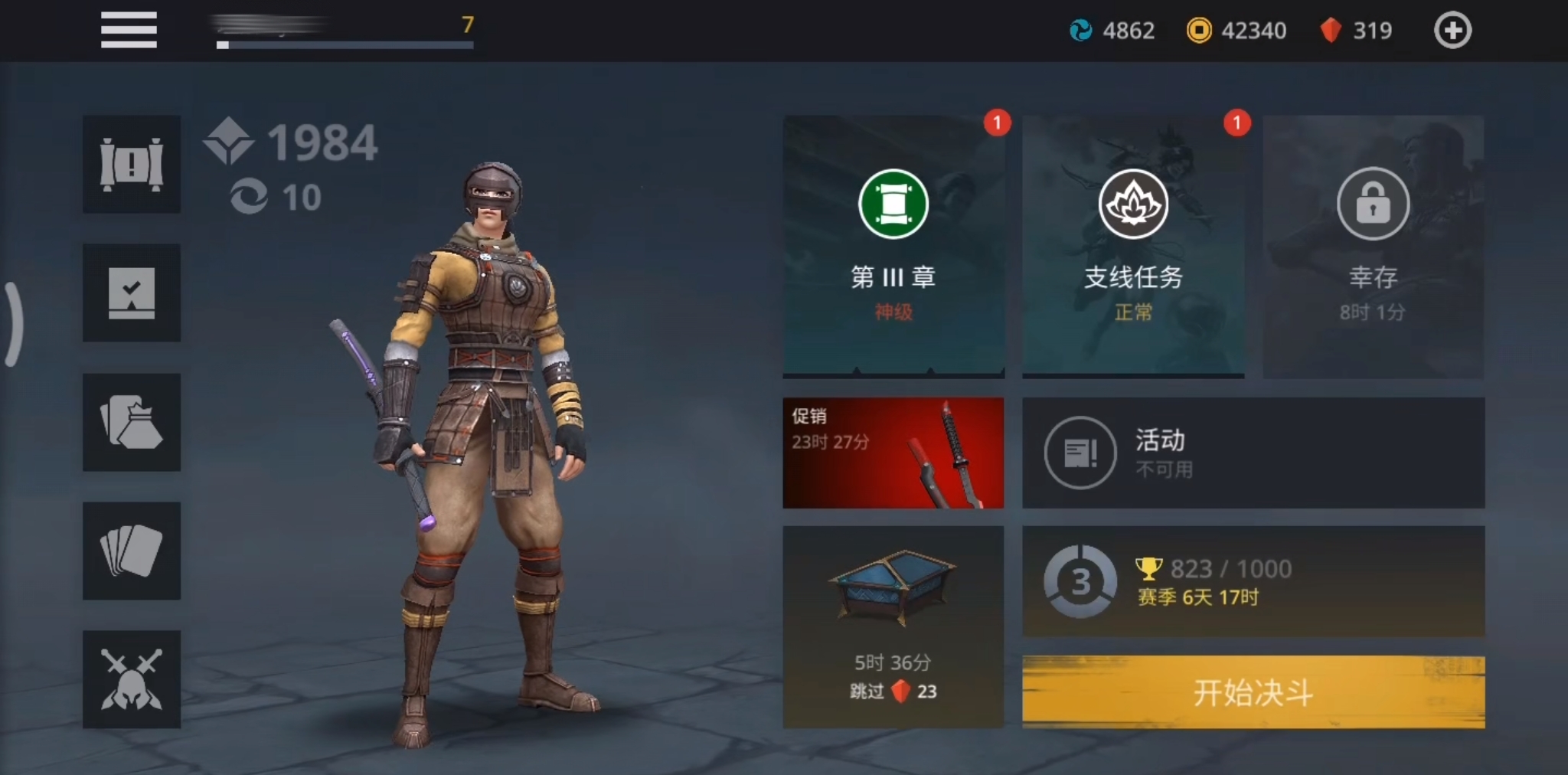Tap the plus button to add currency

(1452, 31)
